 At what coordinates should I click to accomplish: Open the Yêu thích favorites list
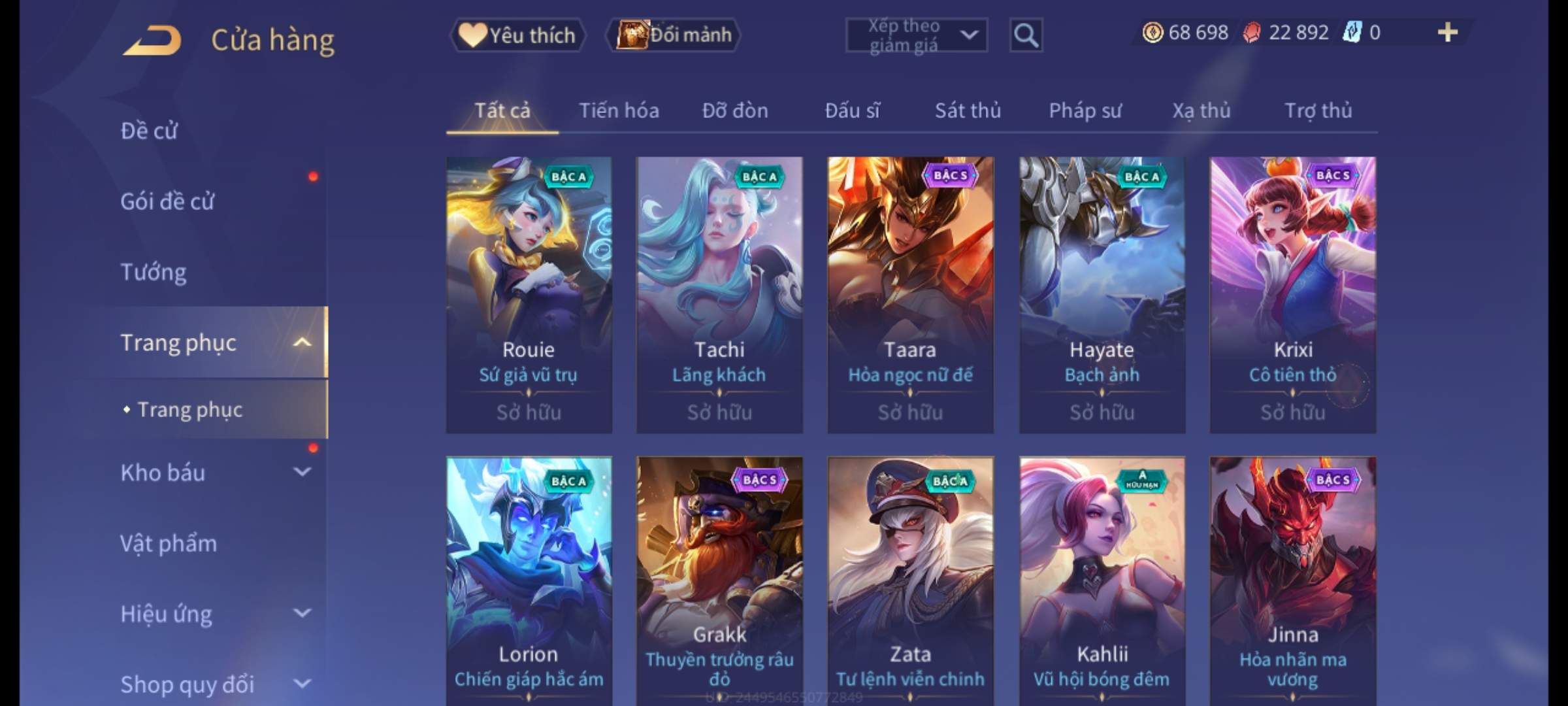coord(517,35)
